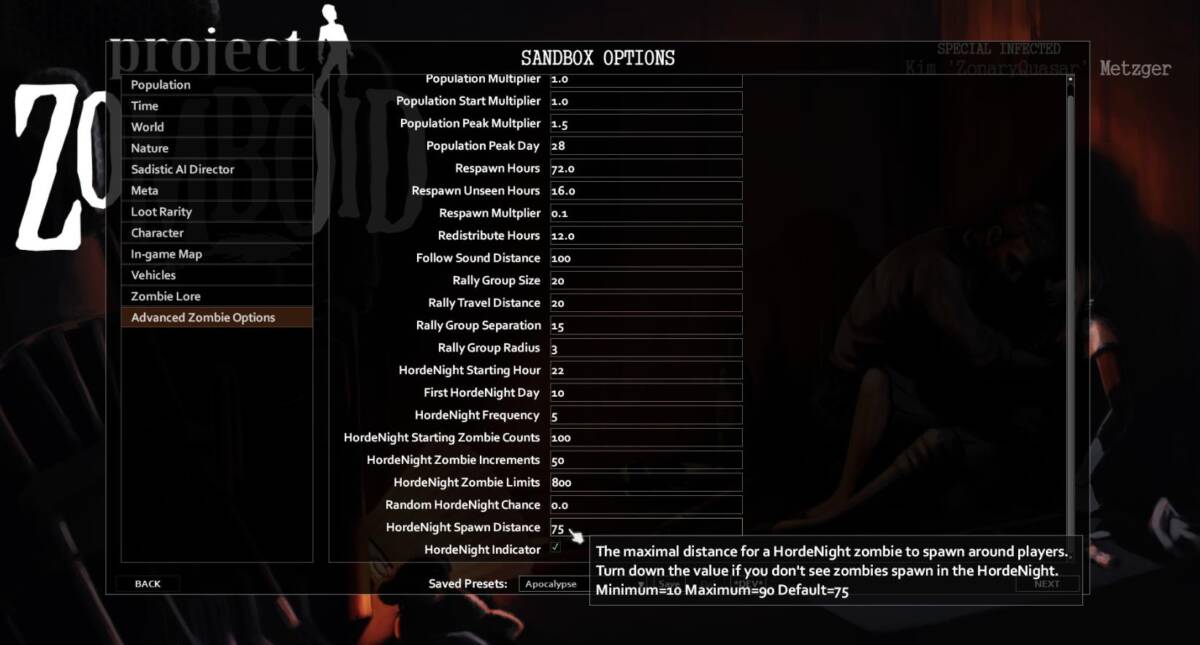
Task: Open the Nature settings section
Action: click(x=216, y=148)
